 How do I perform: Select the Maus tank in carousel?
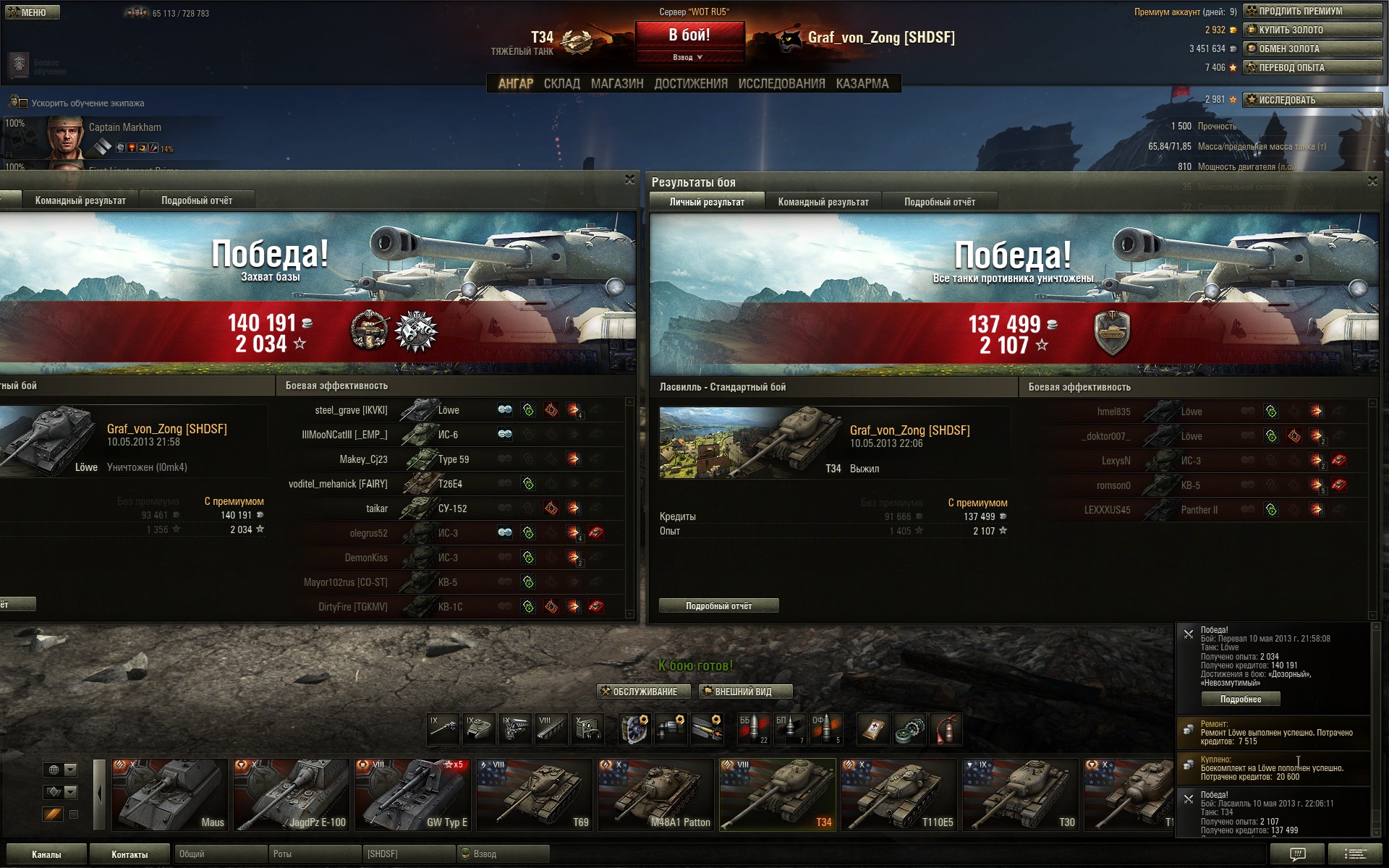pyautogui.click(x=169, y=794)
